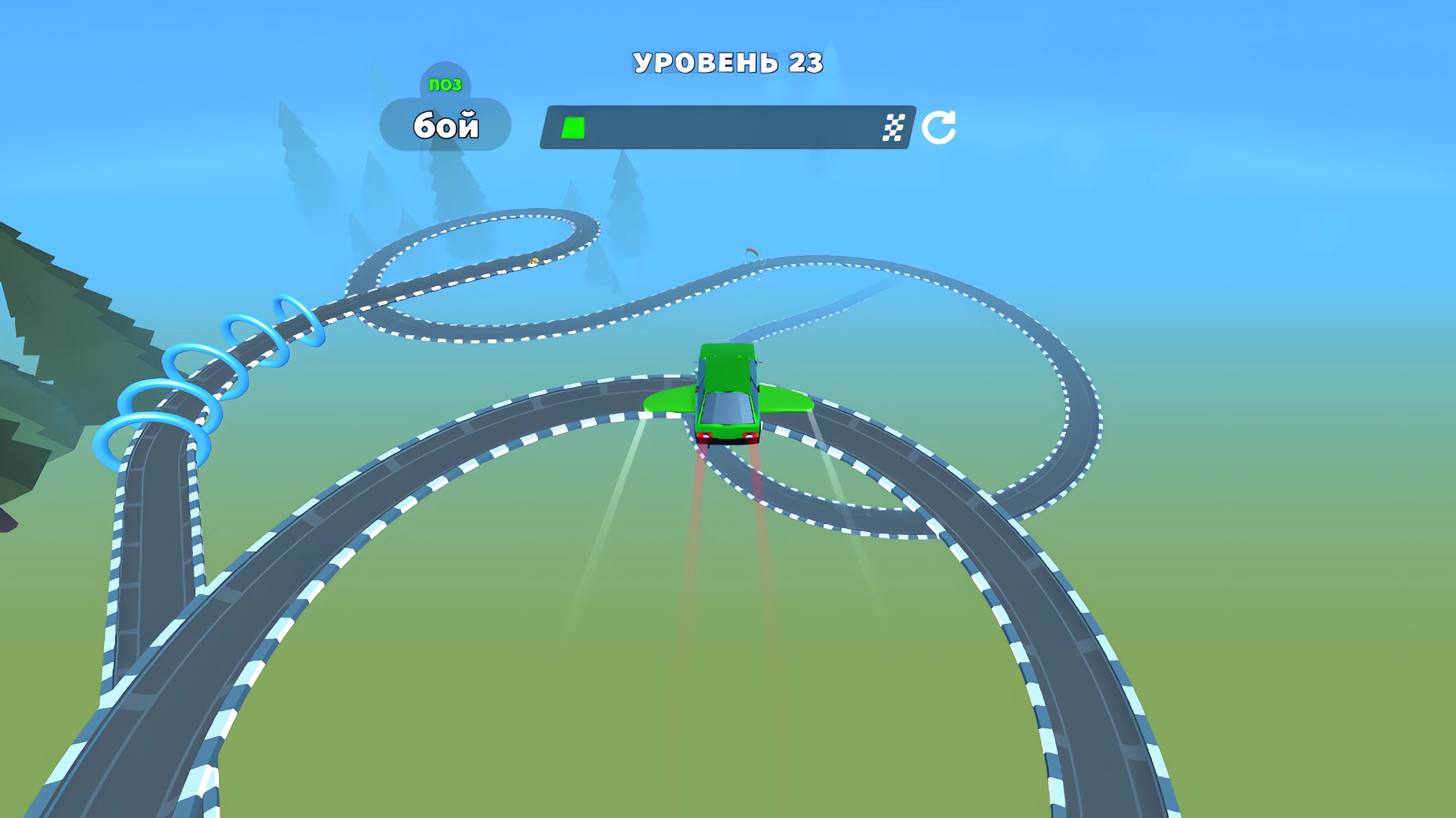The image size is (1456, 818).
Task: Open the УРОВЕНЬ 23 level title
Action: (727, 62)
